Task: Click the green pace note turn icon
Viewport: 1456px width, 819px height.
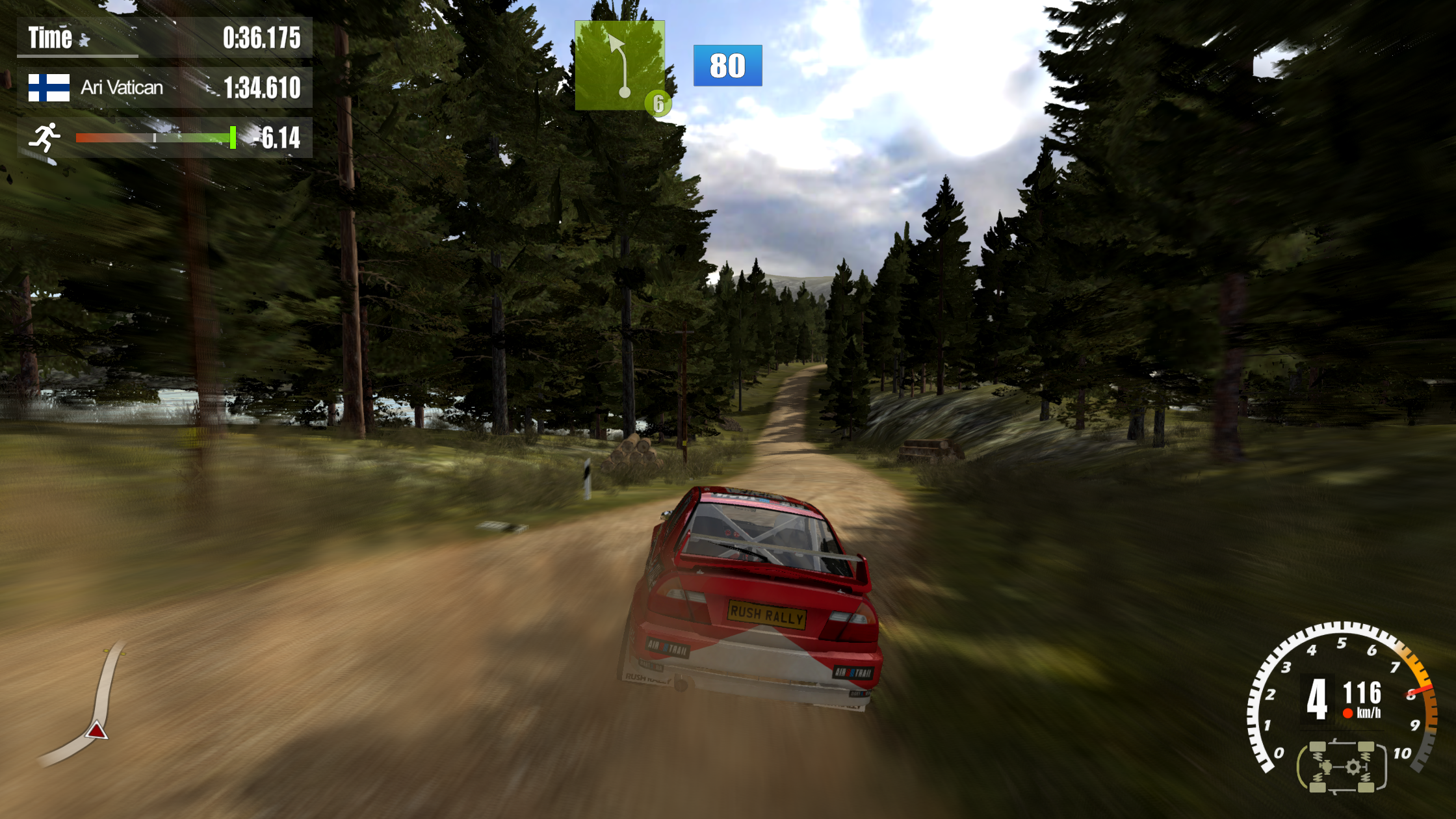Action: 619,65
